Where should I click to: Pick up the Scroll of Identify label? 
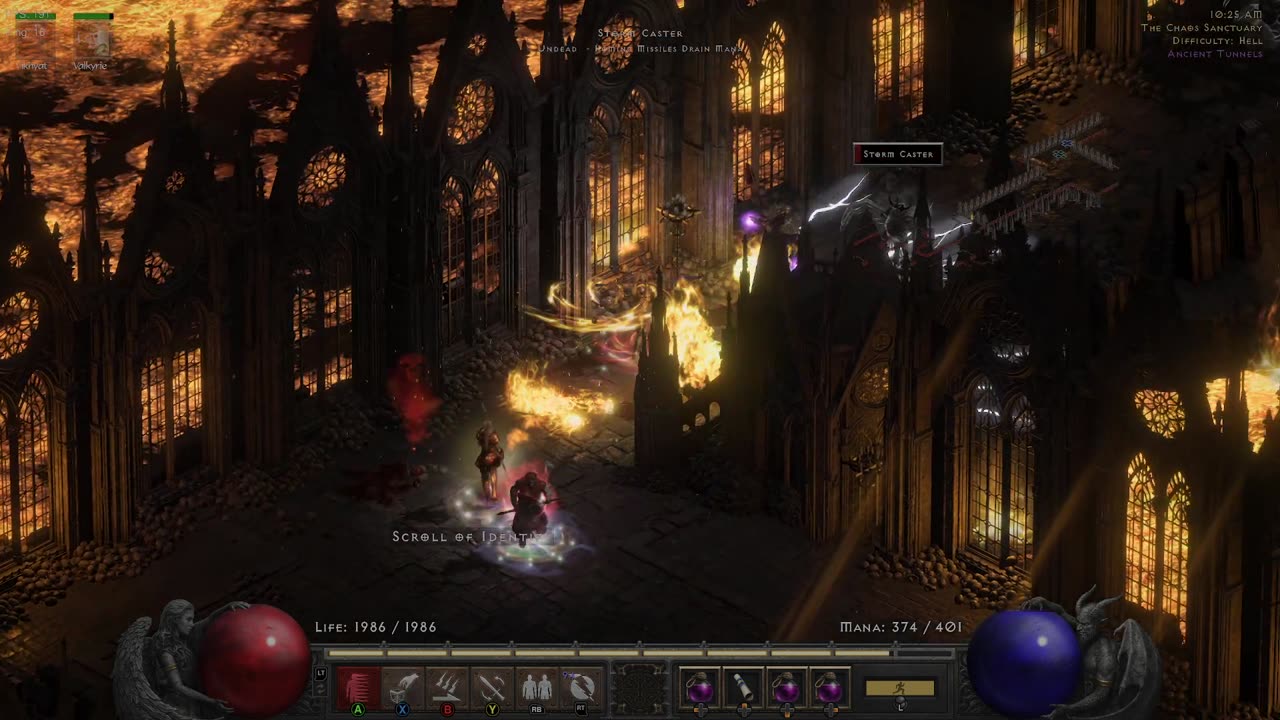point(479,537)
